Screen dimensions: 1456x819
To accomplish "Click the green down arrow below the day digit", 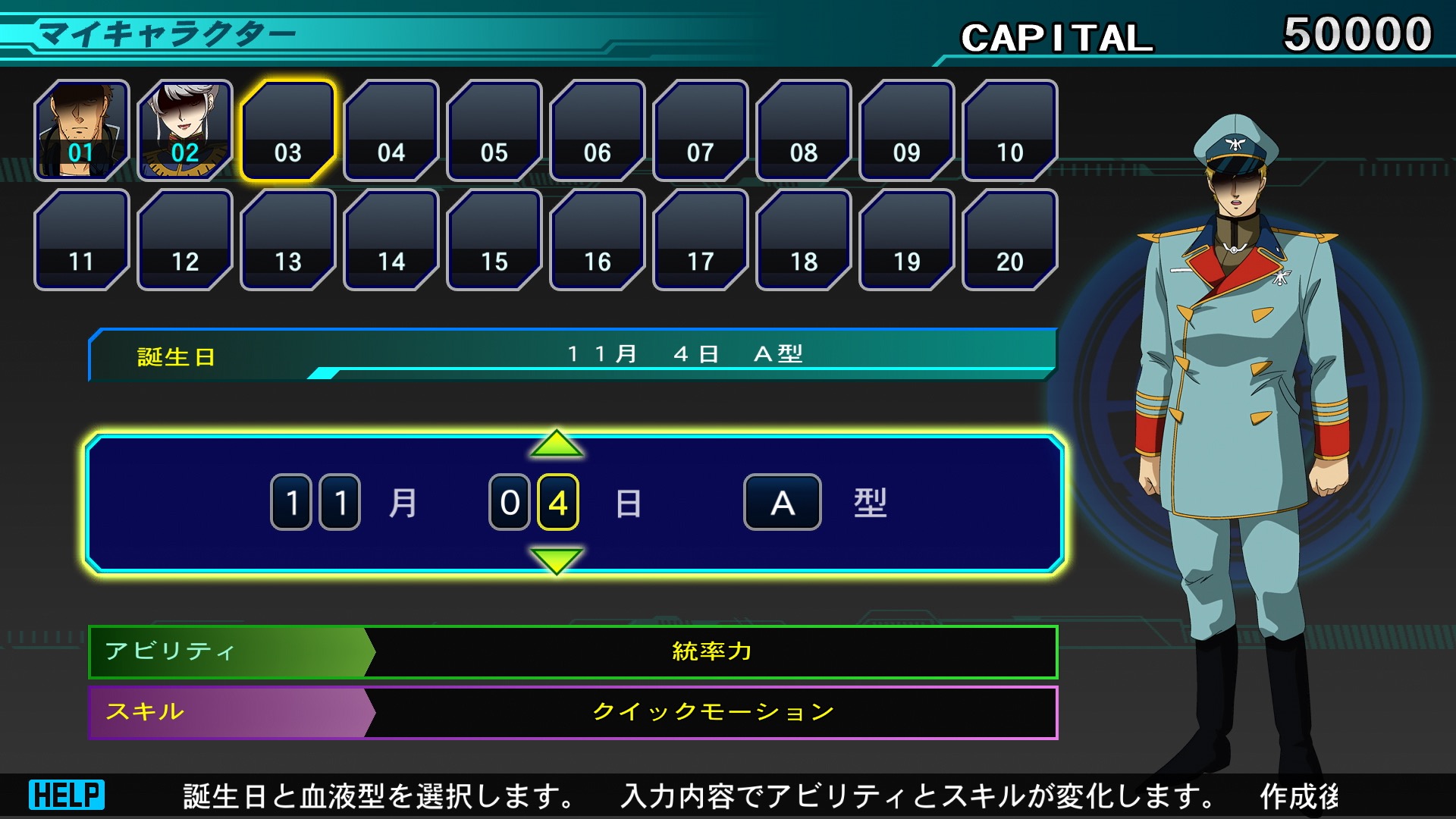I will pyautogui.click(x=557, y=560).
